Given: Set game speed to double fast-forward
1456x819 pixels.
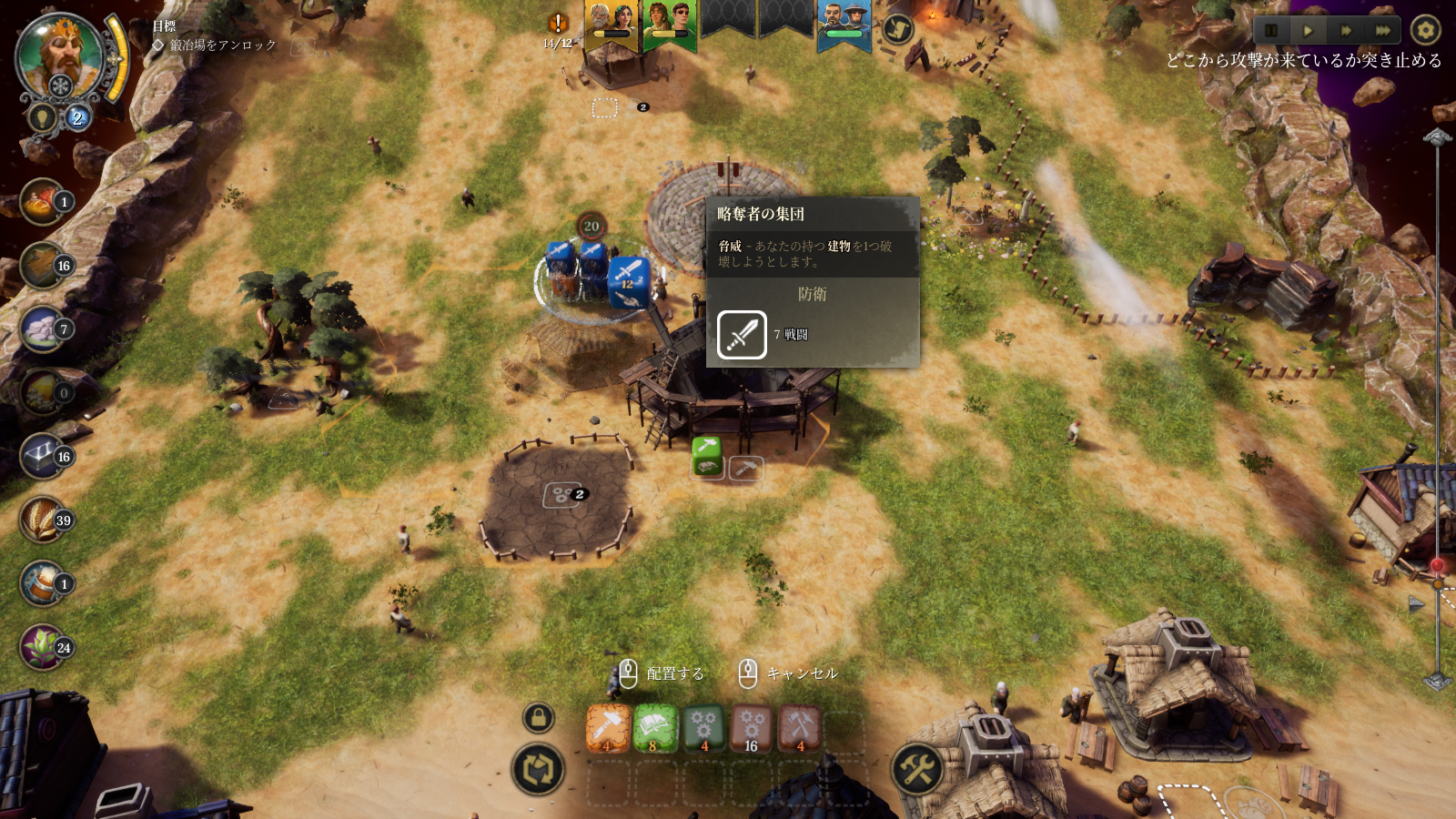Looking at the screenshot, I should (1345, 30).
